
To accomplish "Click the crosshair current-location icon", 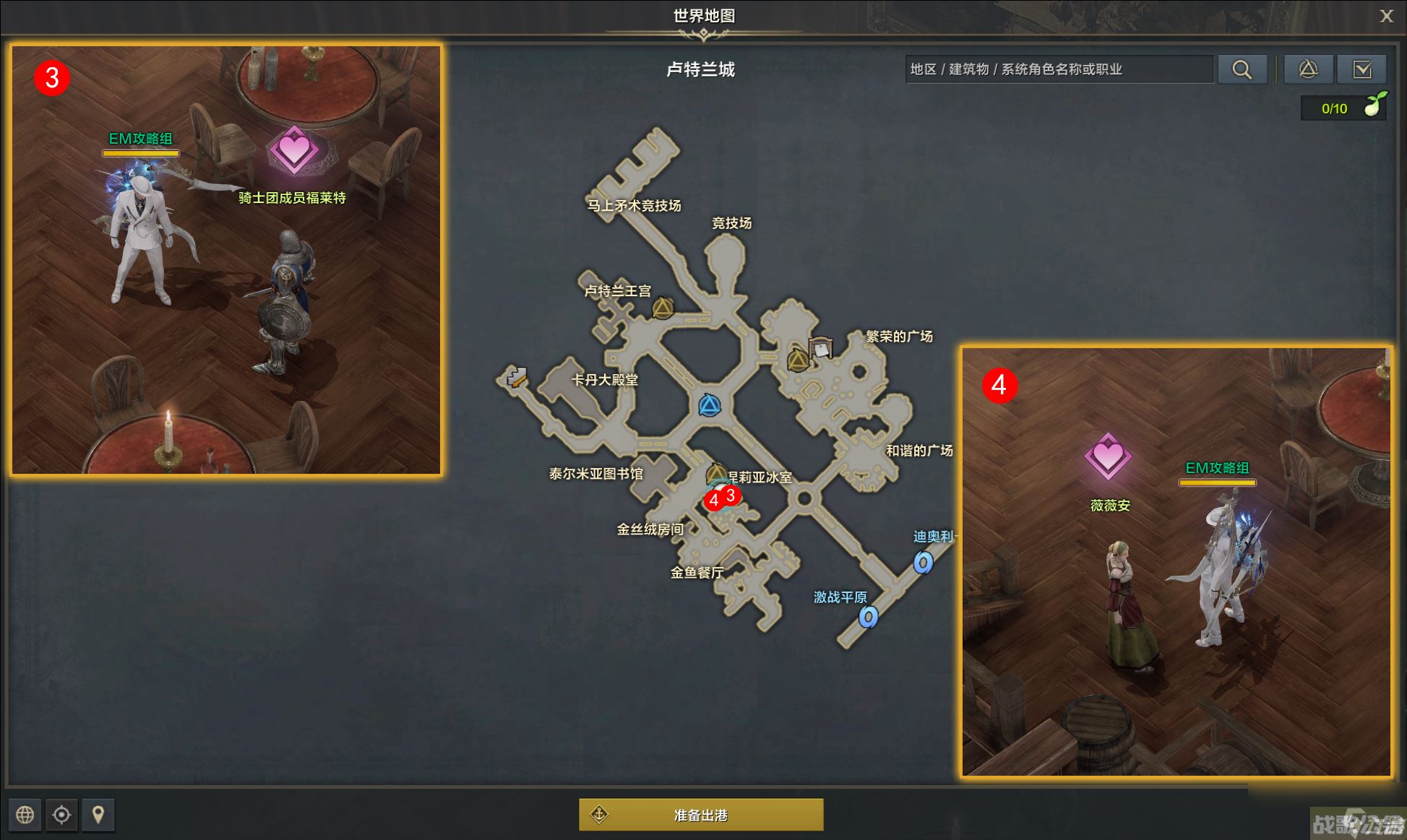I will [61, 815].
